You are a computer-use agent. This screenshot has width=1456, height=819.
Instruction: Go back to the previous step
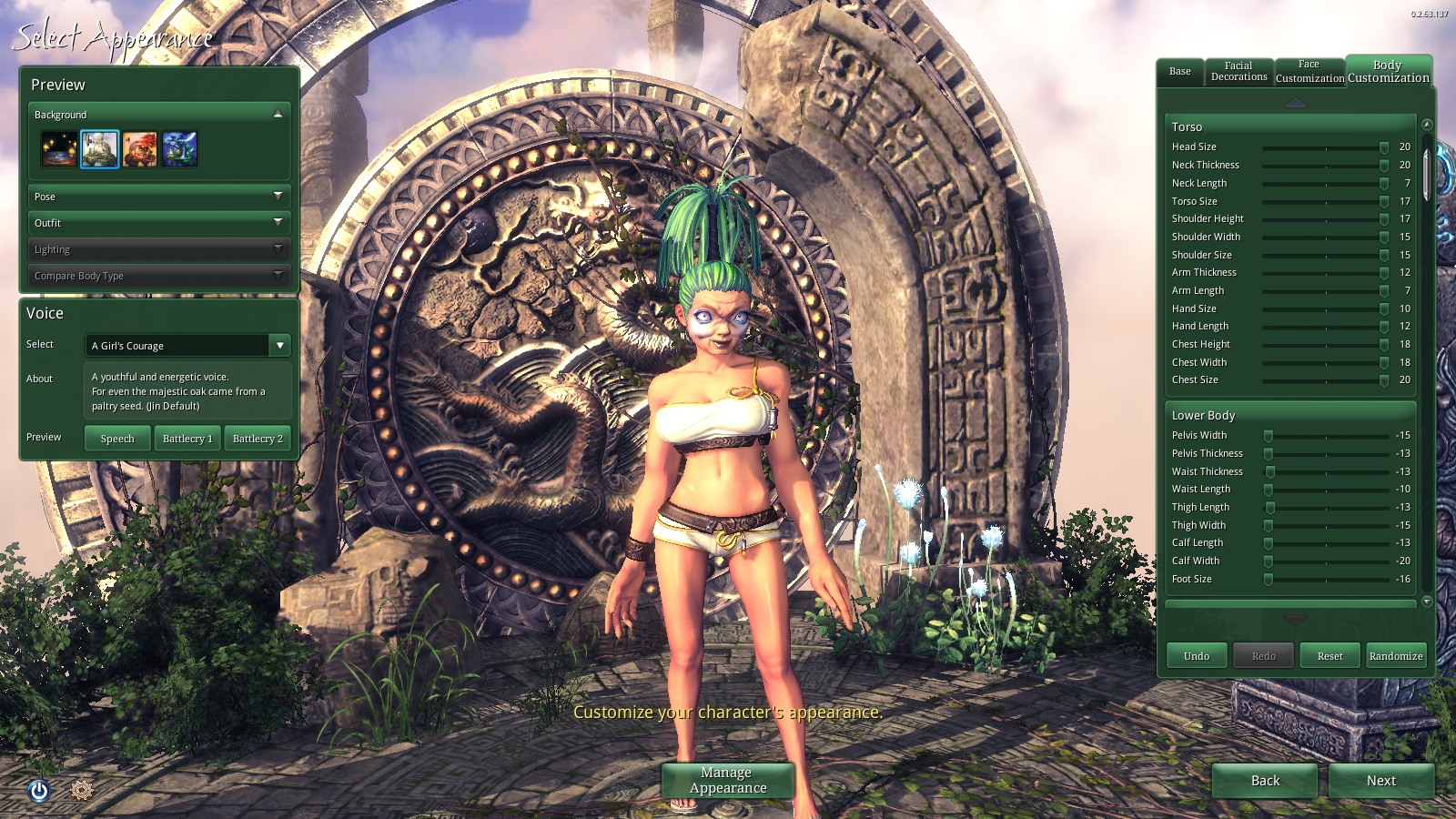coord(1265,781)
